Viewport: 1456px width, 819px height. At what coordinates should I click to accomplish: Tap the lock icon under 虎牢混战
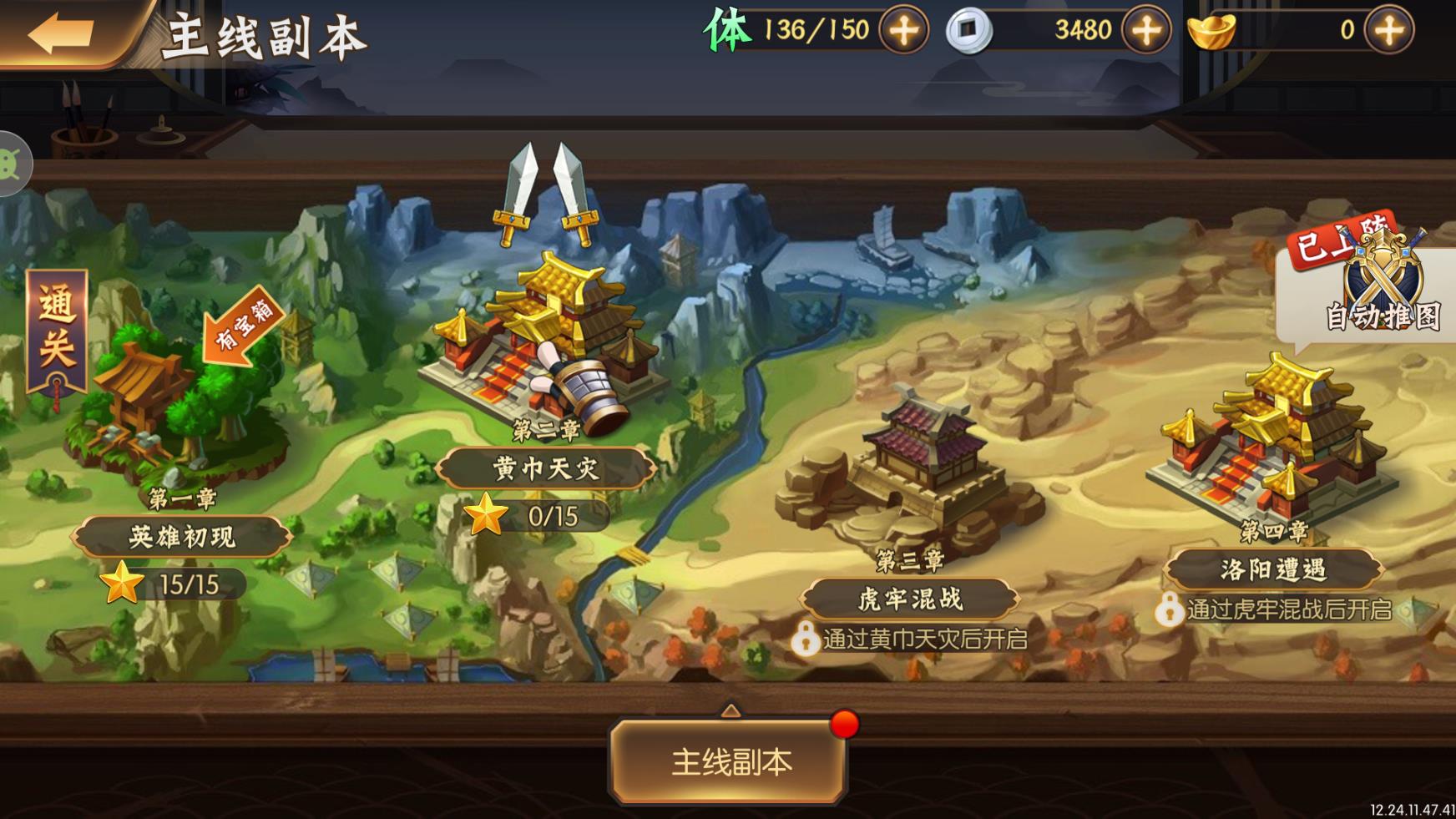click(x=806, y=640)
